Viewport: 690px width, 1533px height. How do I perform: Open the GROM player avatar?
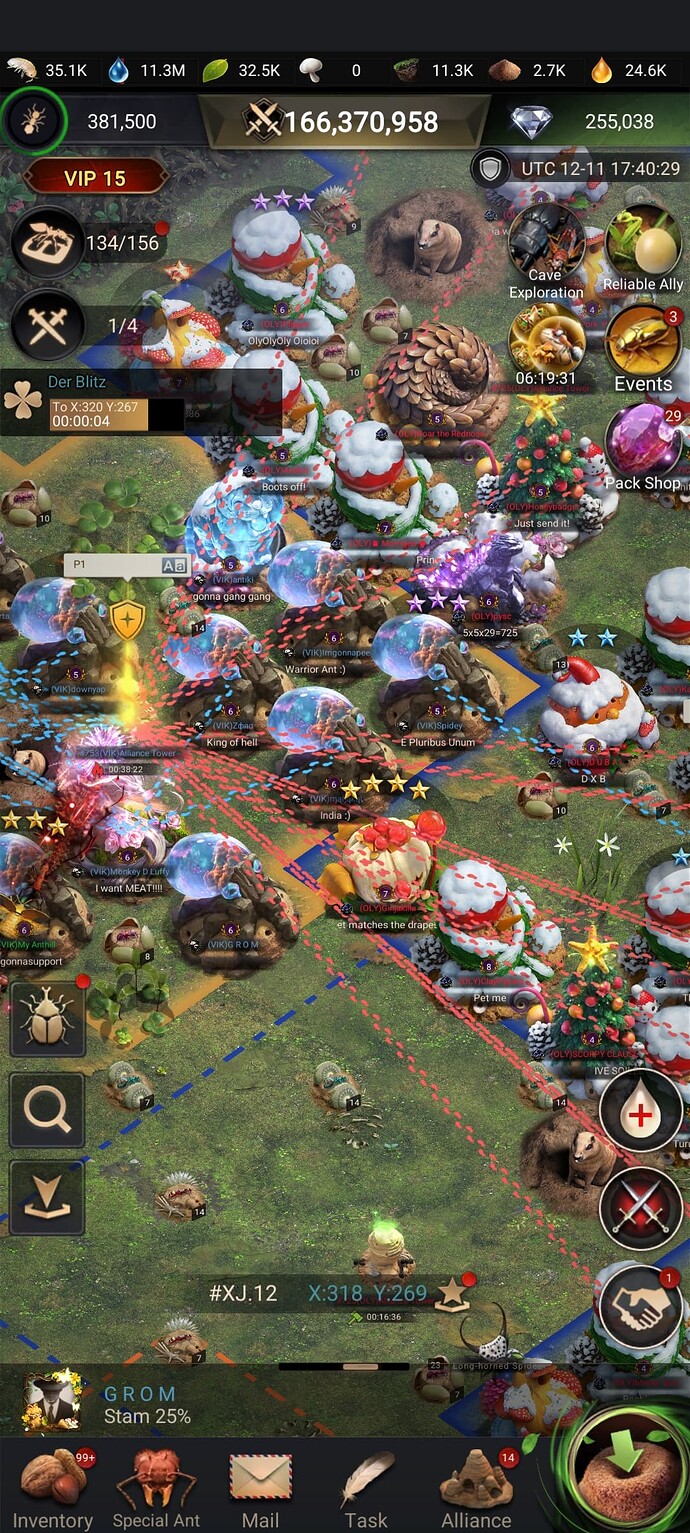pyautogui.click(x=53, y=1403)
